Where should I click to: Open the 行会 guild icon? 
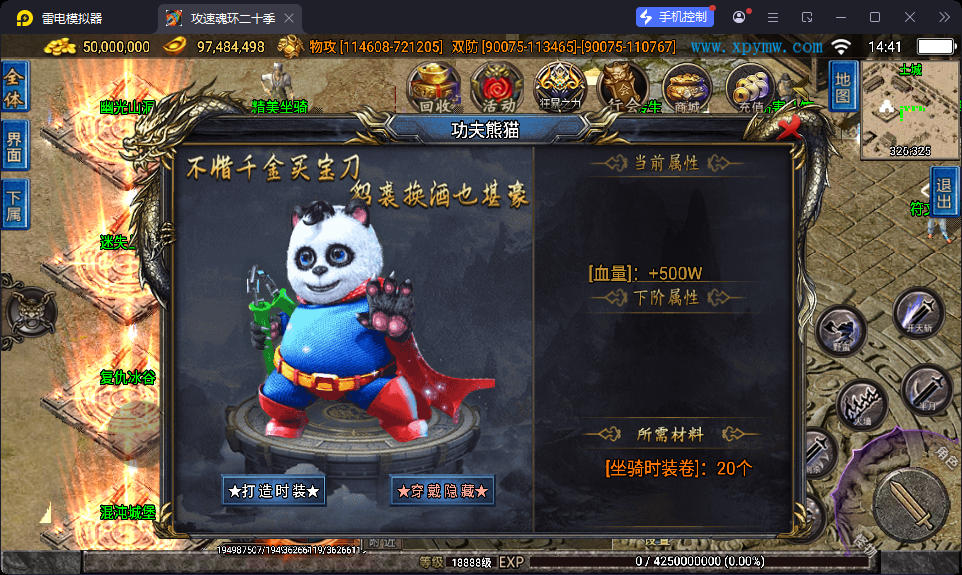pos(623,86)
